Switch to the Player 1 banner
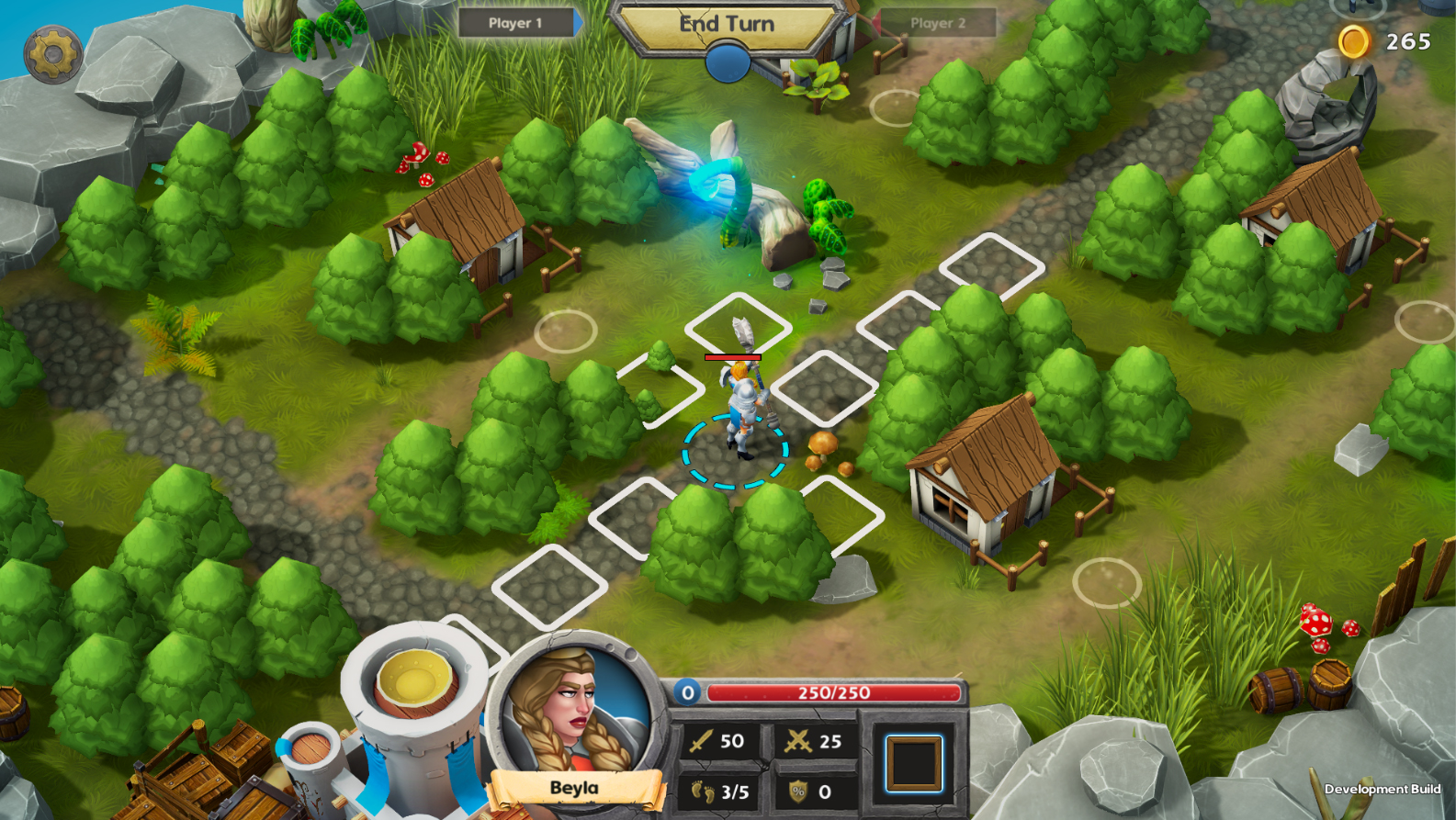Image resolution: width=1456 pixels, height=820 pixels. [x=517, y=25]
